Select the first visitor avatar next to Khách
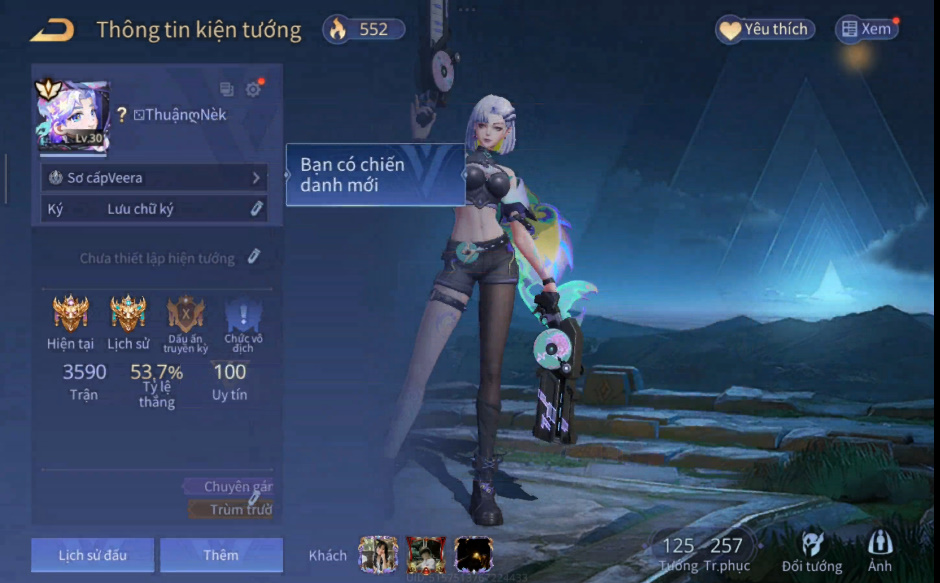 pos(378,555)
